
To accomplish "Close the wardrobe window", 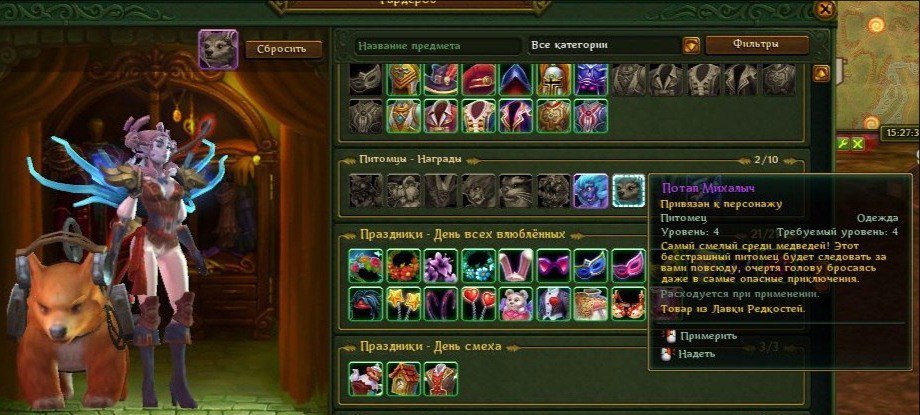I will point(825,9).
